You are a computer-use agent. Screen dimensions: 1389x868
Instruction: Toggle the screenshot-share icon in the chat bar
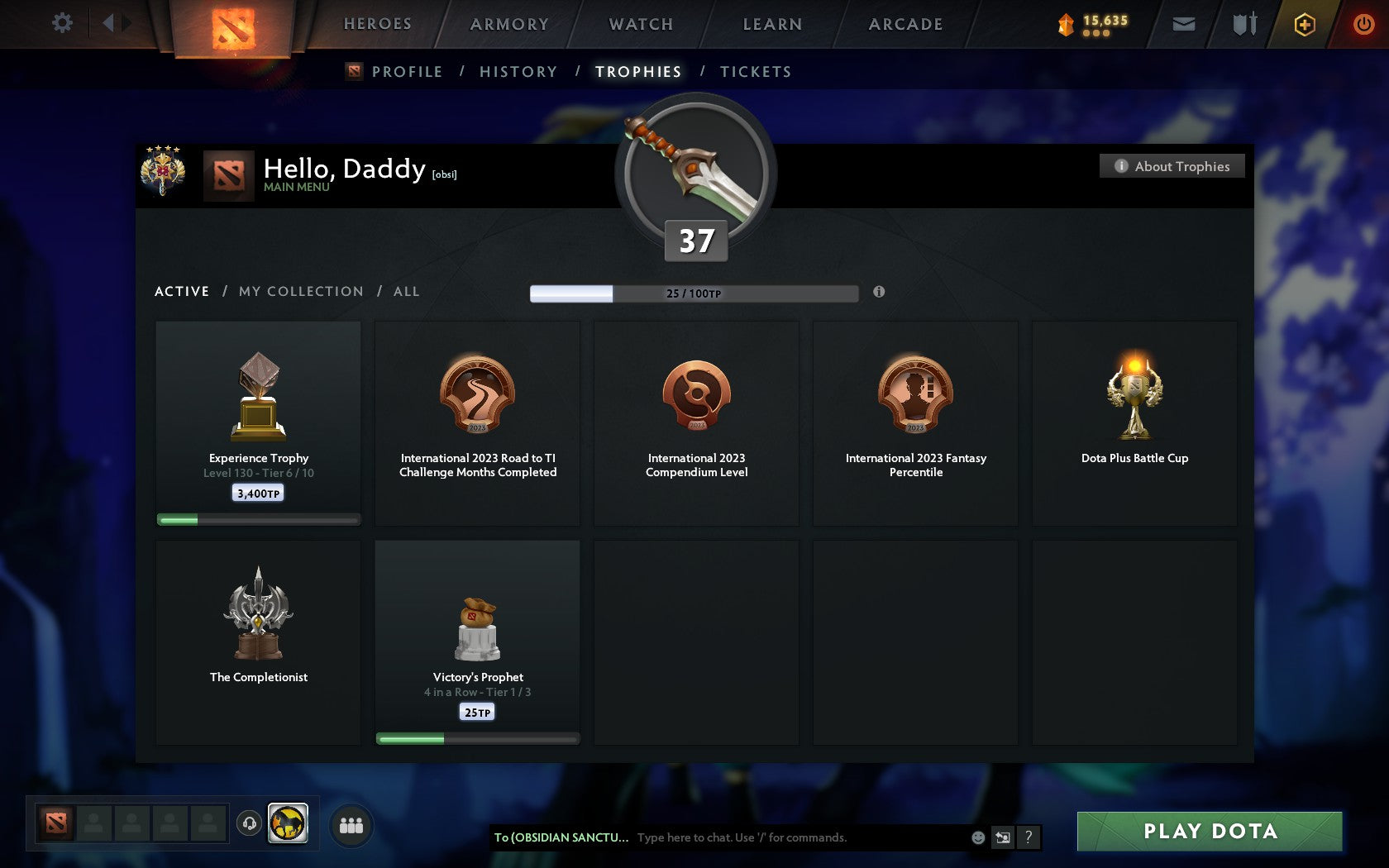coord(1002,837)
